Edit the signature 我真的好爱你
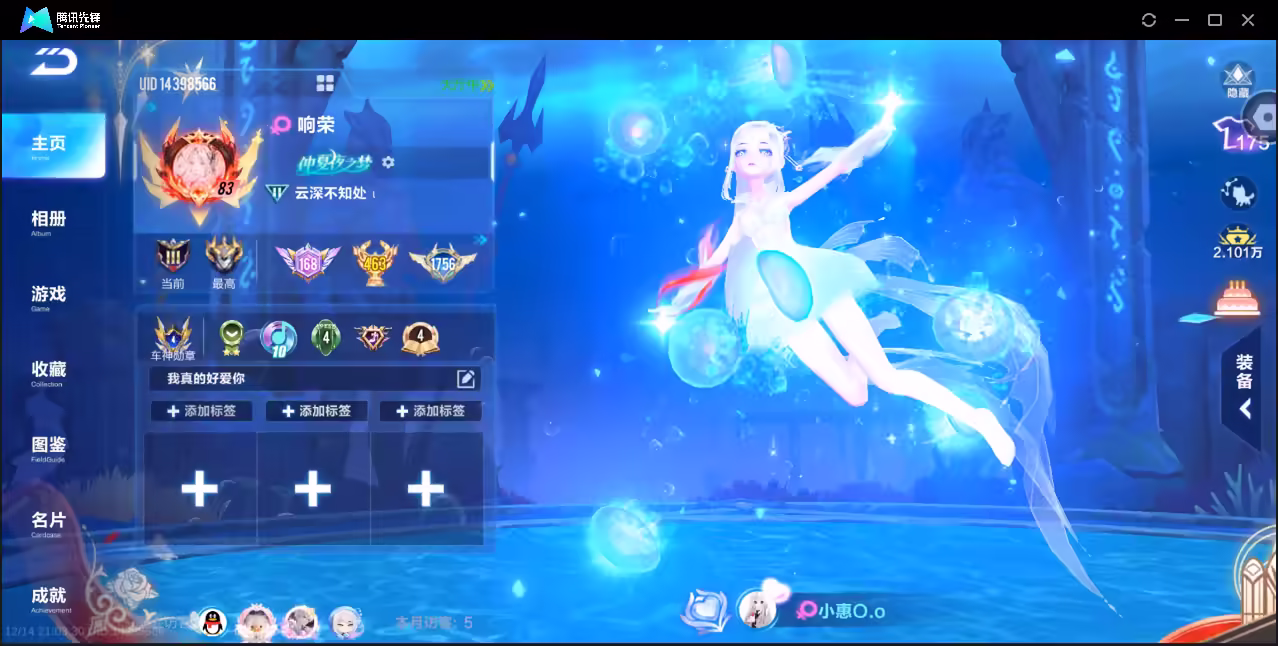Image resolution: width=1278 pixels, height=646 pixels. point(466,378)
